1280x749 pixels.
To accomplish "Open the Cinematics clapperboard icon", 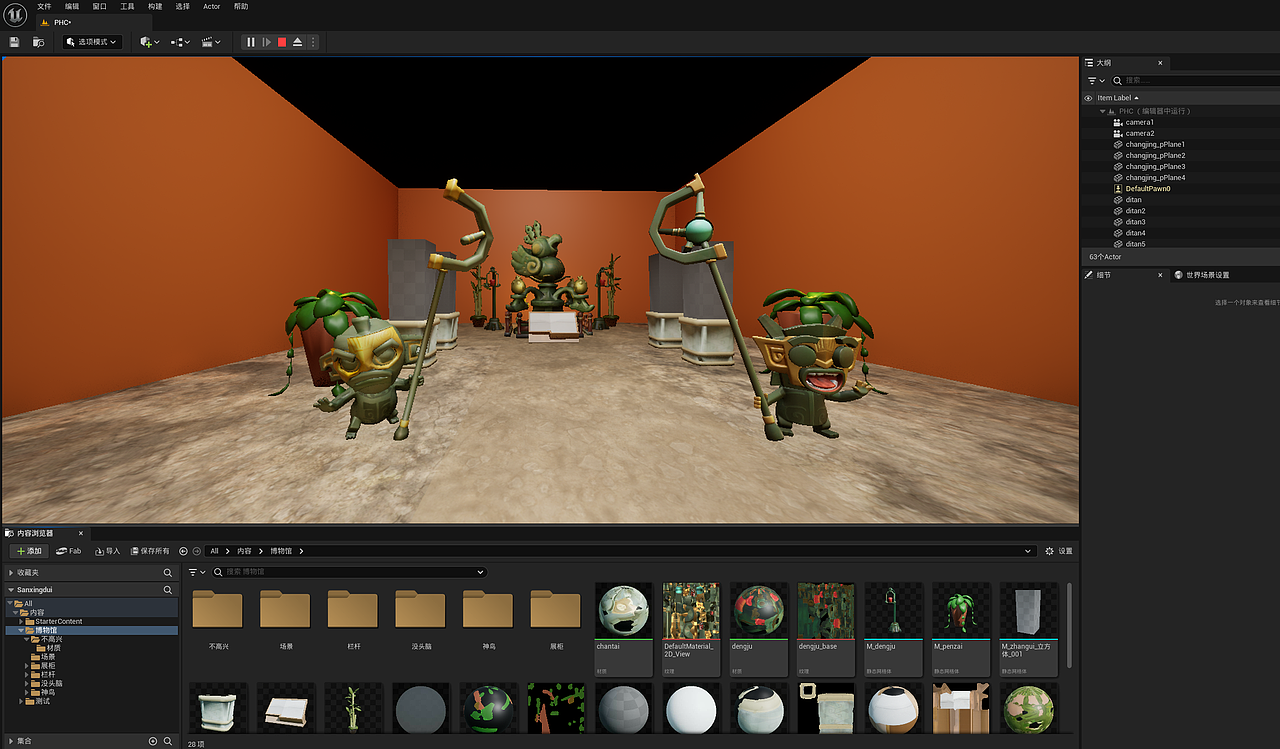I will click(x=207, y=42).
